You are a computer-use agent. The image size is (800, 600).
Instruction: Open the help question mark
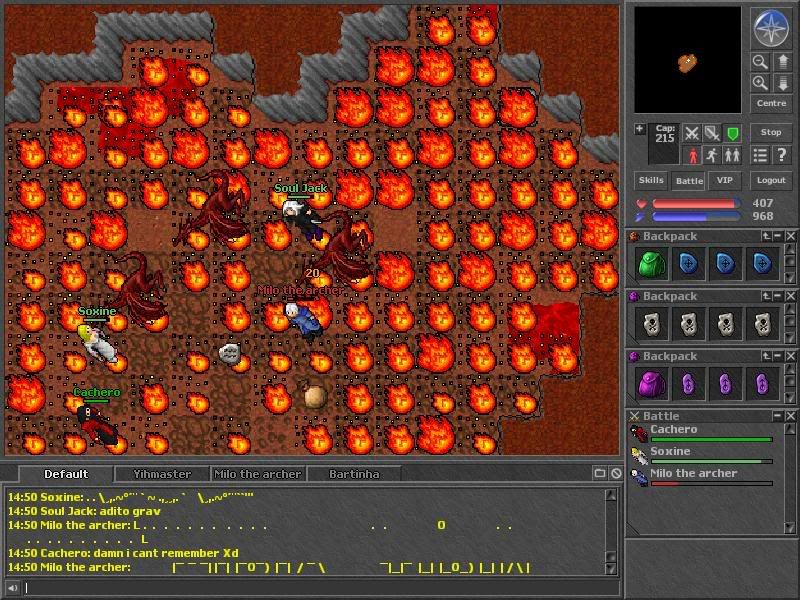pos(782,155)
